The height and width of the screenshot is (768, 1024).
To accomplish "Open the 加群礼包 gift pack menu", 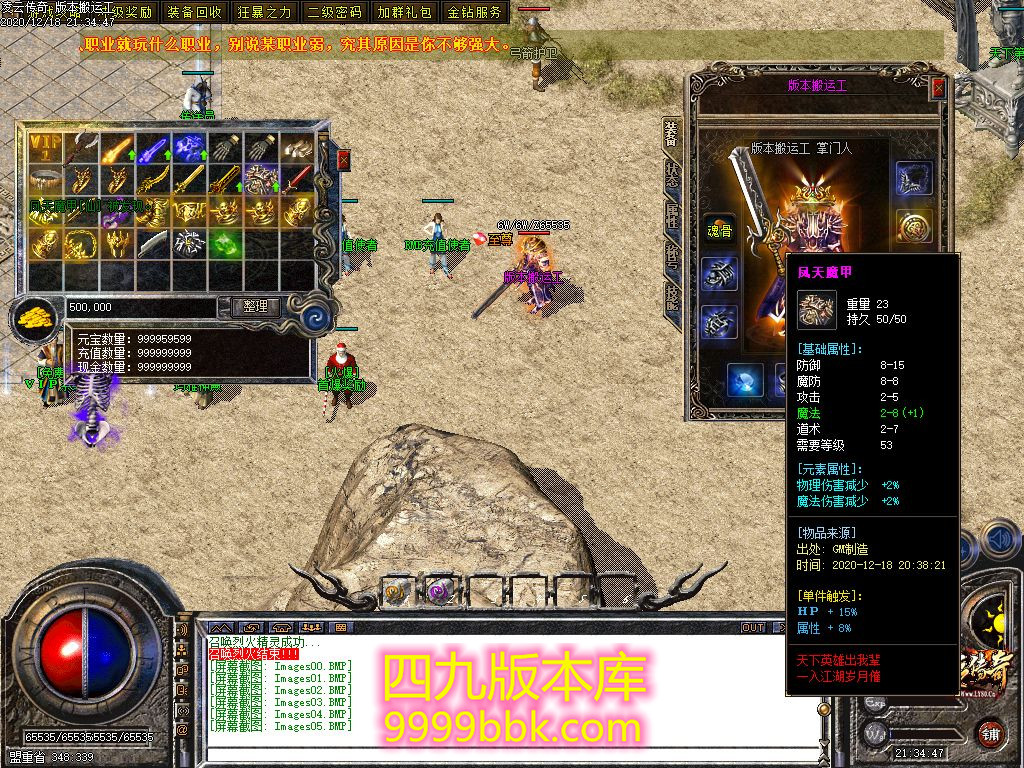I will click(405, 12).
